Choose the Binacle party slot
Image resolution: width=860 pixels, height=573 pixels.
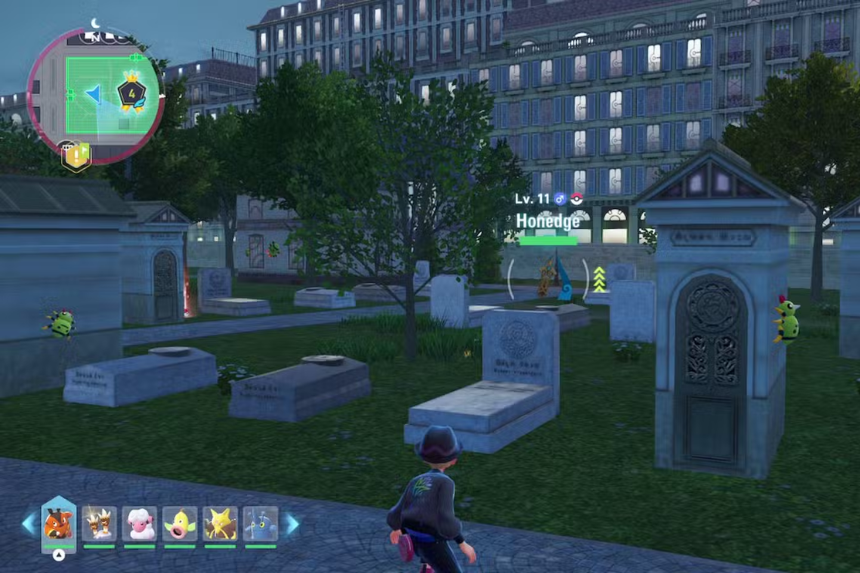[x=99, y=523]
